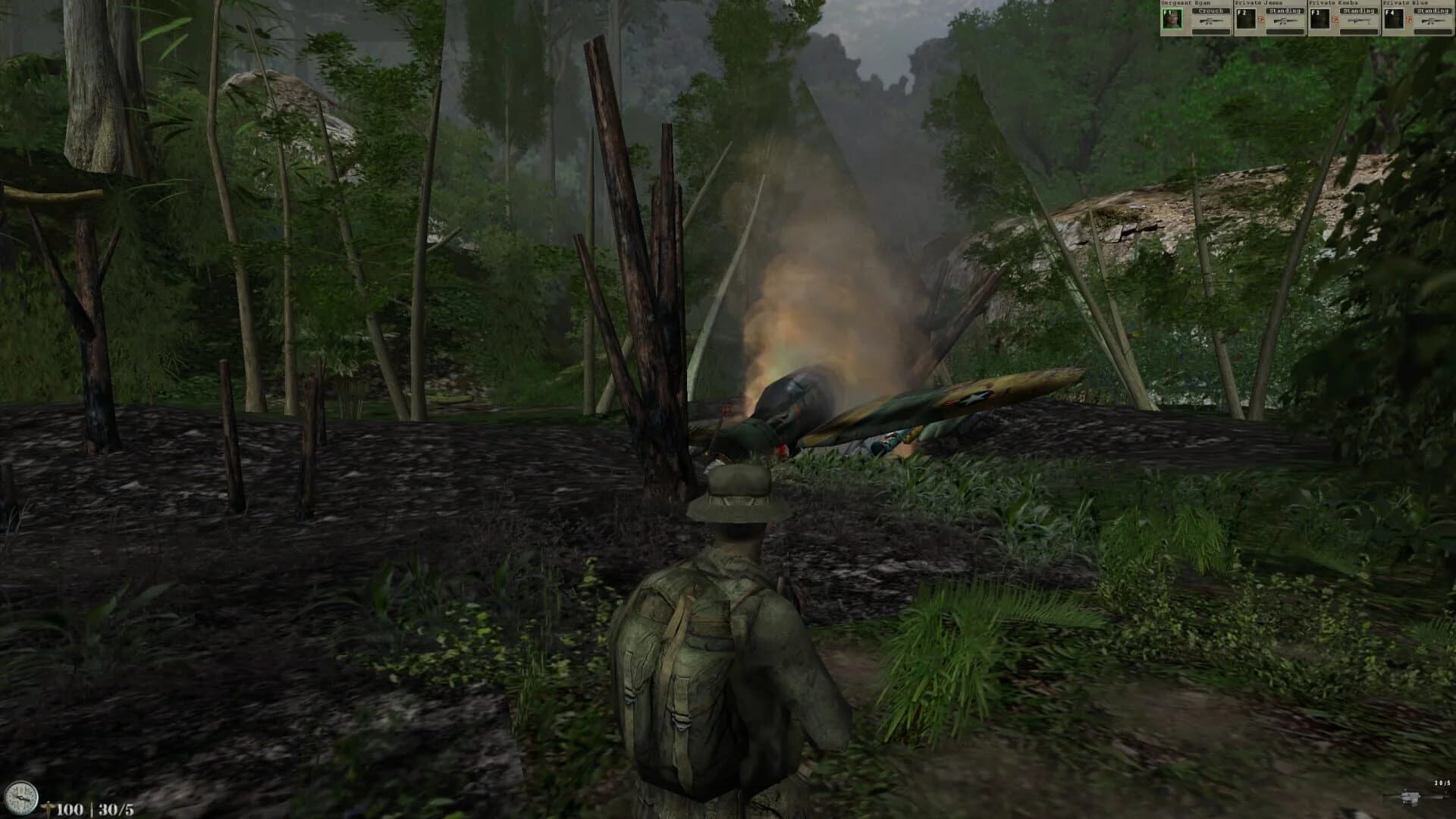Toggle the orange alert marker beside Private Blue

coord(1410,20)
